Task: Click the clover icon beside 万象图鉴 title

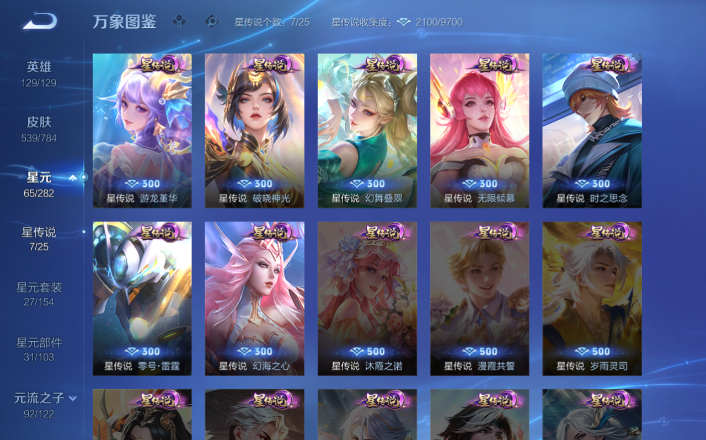Action: coord(178,21)
